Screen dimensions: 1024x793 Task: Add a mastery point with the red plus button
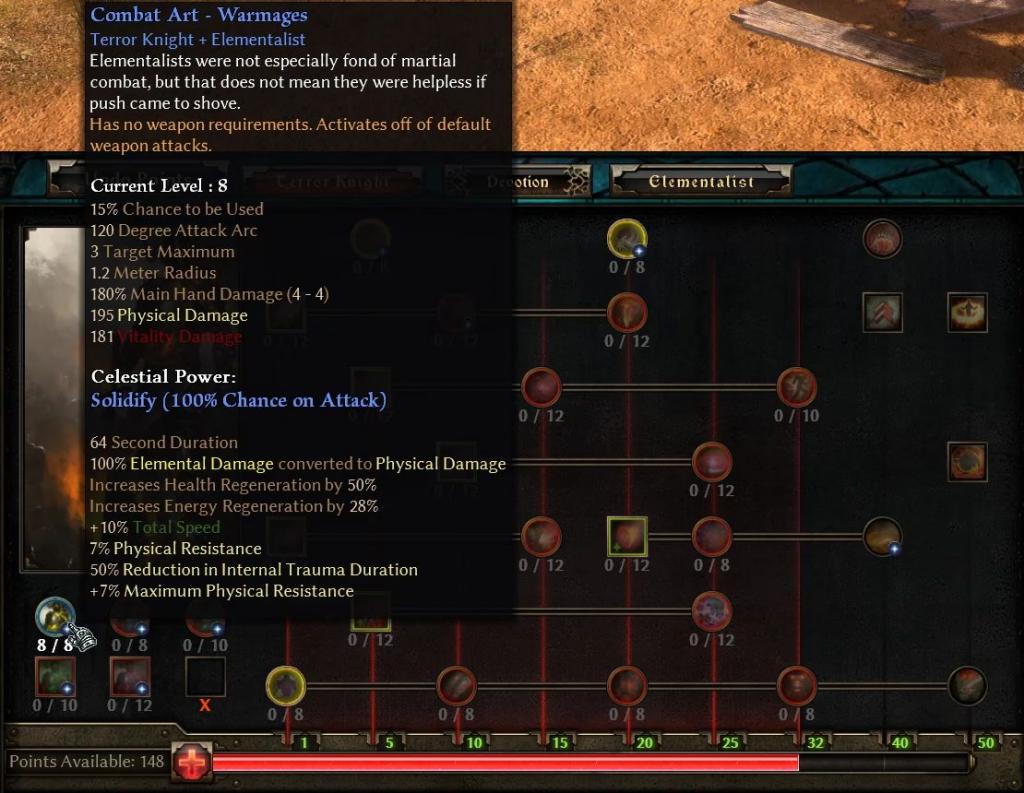tap(190, 762)
